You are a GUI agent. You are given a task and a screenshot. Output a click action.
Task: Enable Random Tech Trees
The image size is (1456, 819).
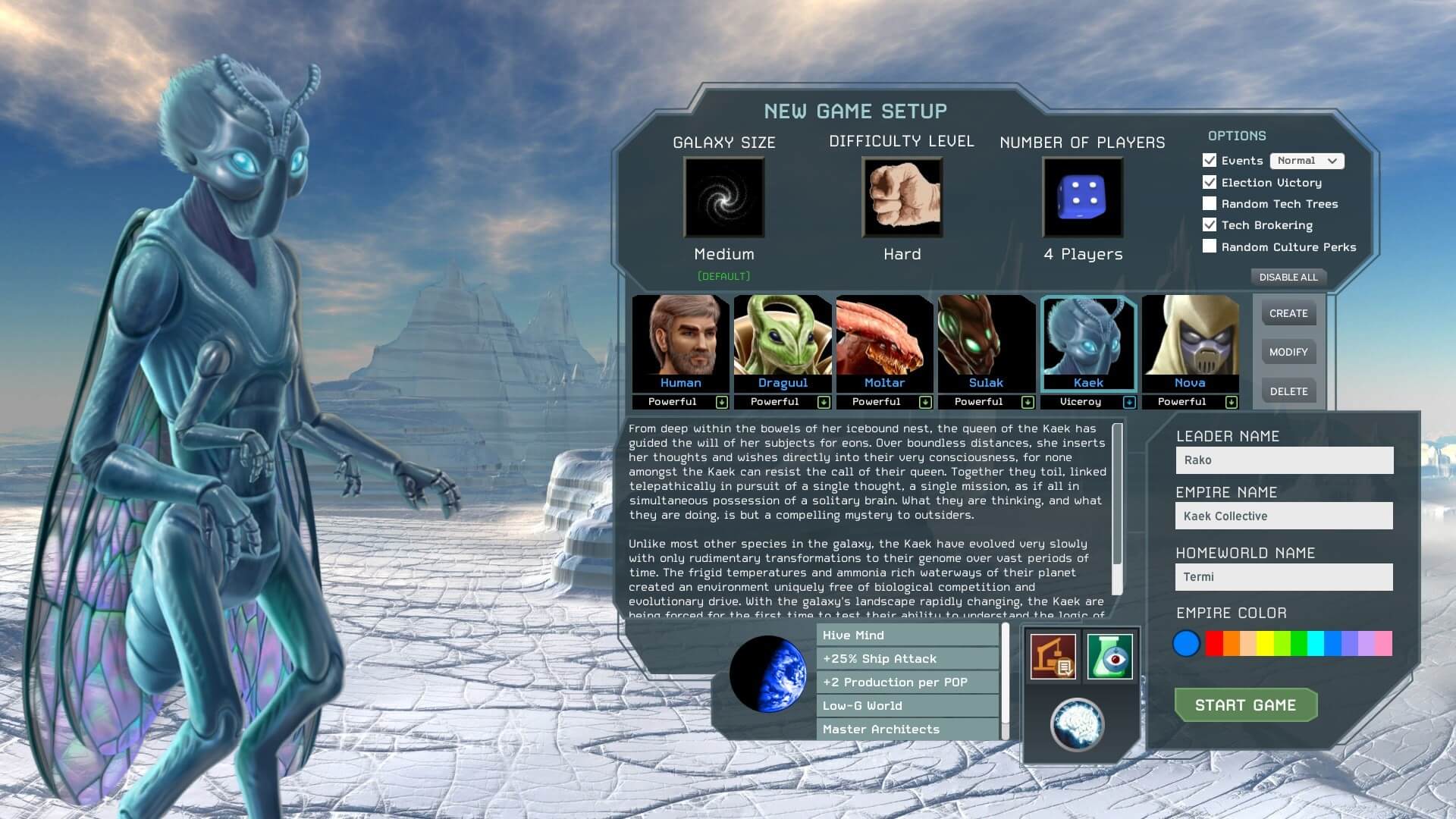(x=1210, y=204)
